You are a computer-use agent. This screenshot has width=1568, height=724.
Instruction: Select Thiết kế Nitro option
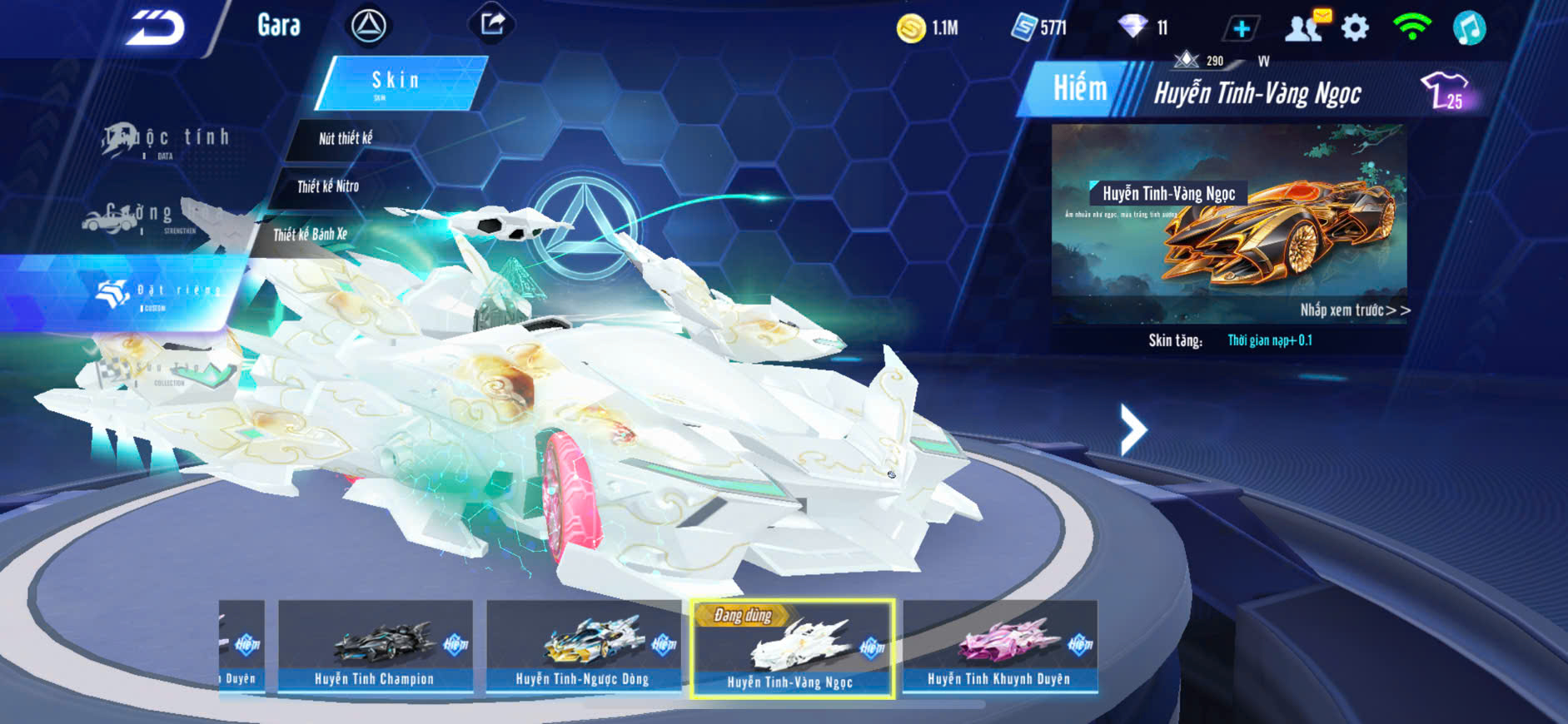[x=328, y=186]
